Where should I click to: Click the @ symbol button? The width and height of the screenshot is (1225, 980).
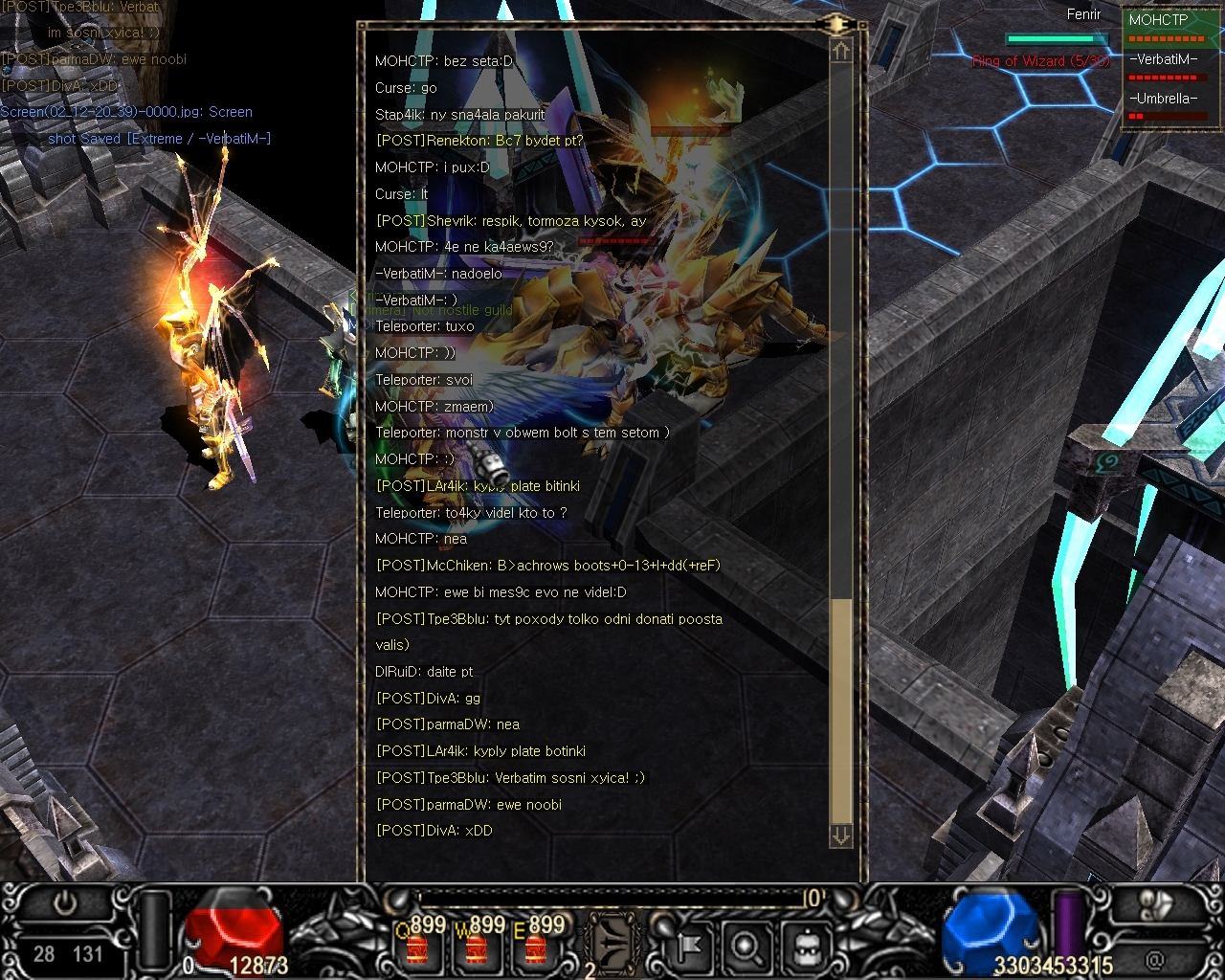tap(1156, 957)
